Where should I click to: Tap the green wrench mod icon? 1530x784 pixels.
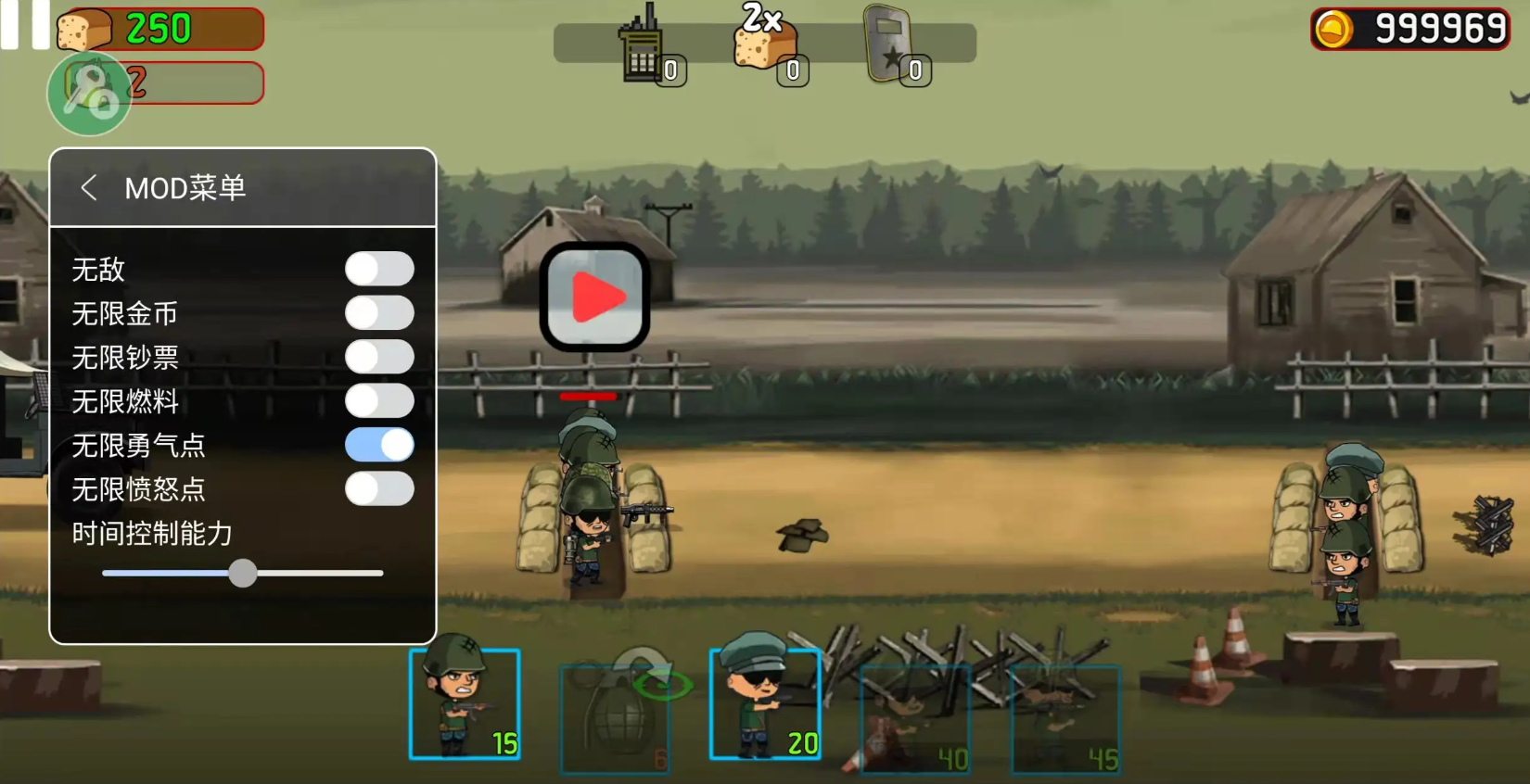coord(89,94)
